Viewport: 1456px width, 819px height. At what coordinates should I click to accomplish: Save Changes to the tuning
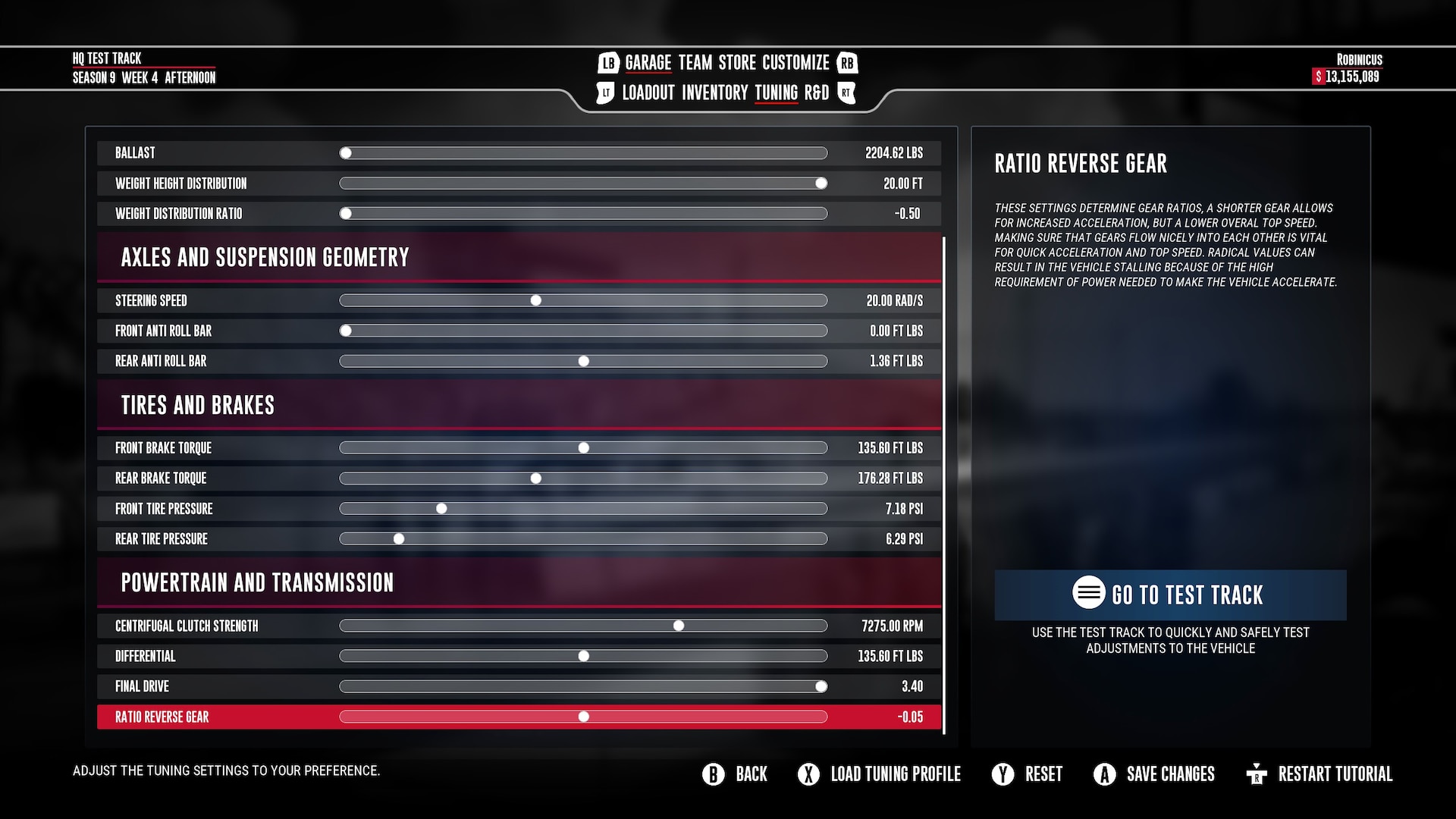[x=1154, y=774]
